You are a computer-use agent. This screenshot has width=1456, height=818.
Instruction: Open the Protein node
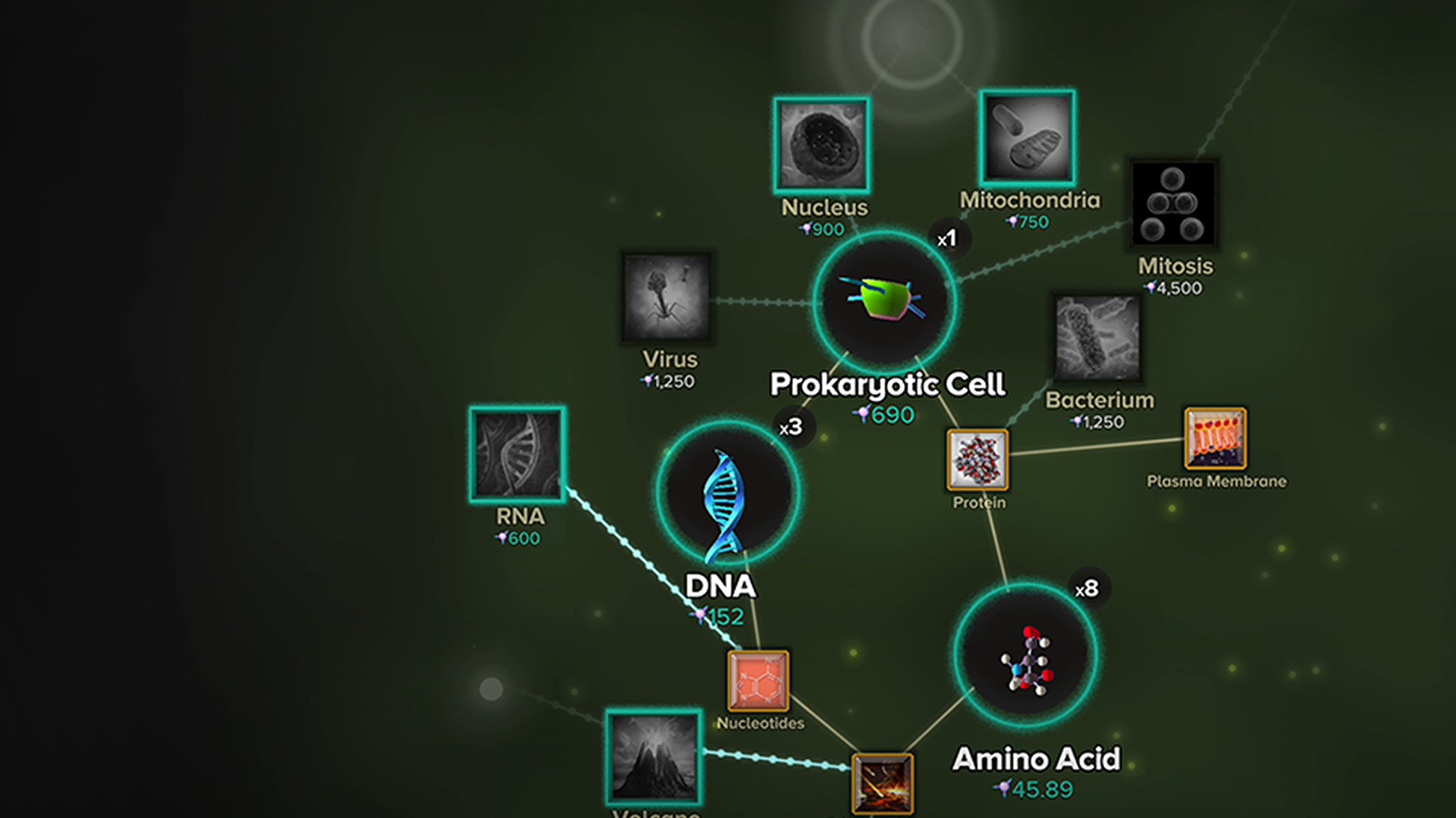click(x=977, y=459)
